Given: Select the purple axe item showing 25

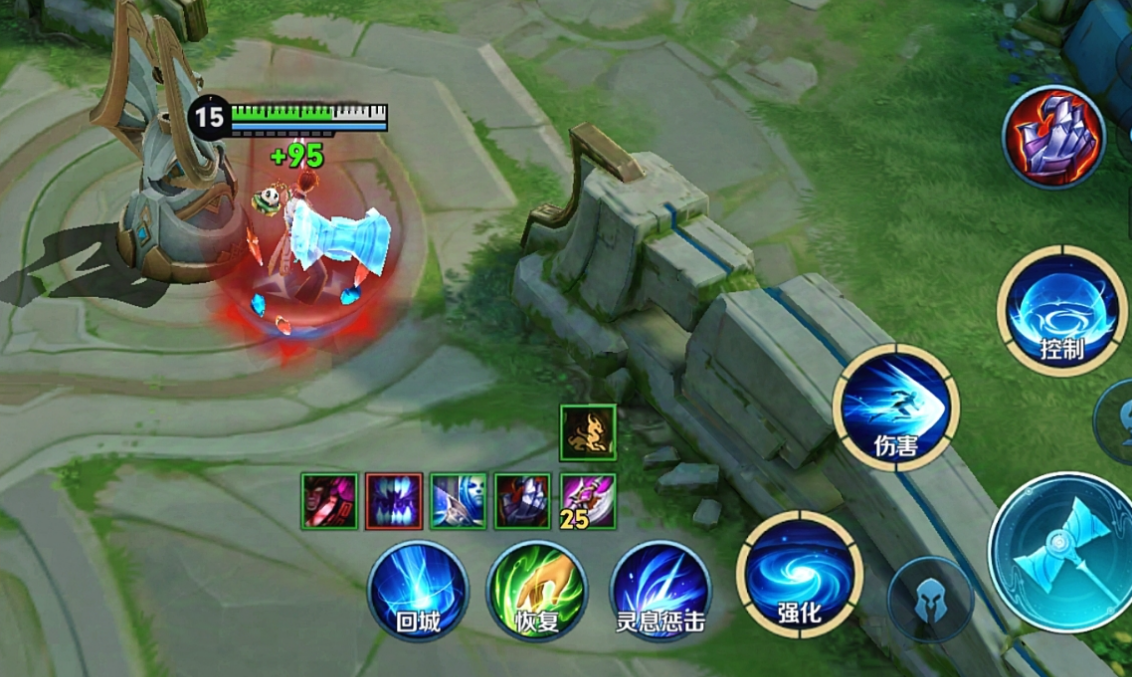Looking at the screenshot, I should pos(588,500).
